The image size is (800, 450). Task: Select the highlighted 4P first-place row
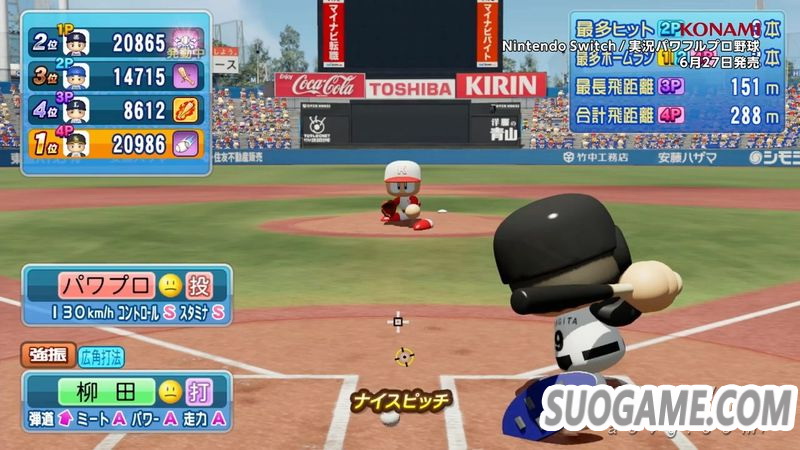pos(115,144)
